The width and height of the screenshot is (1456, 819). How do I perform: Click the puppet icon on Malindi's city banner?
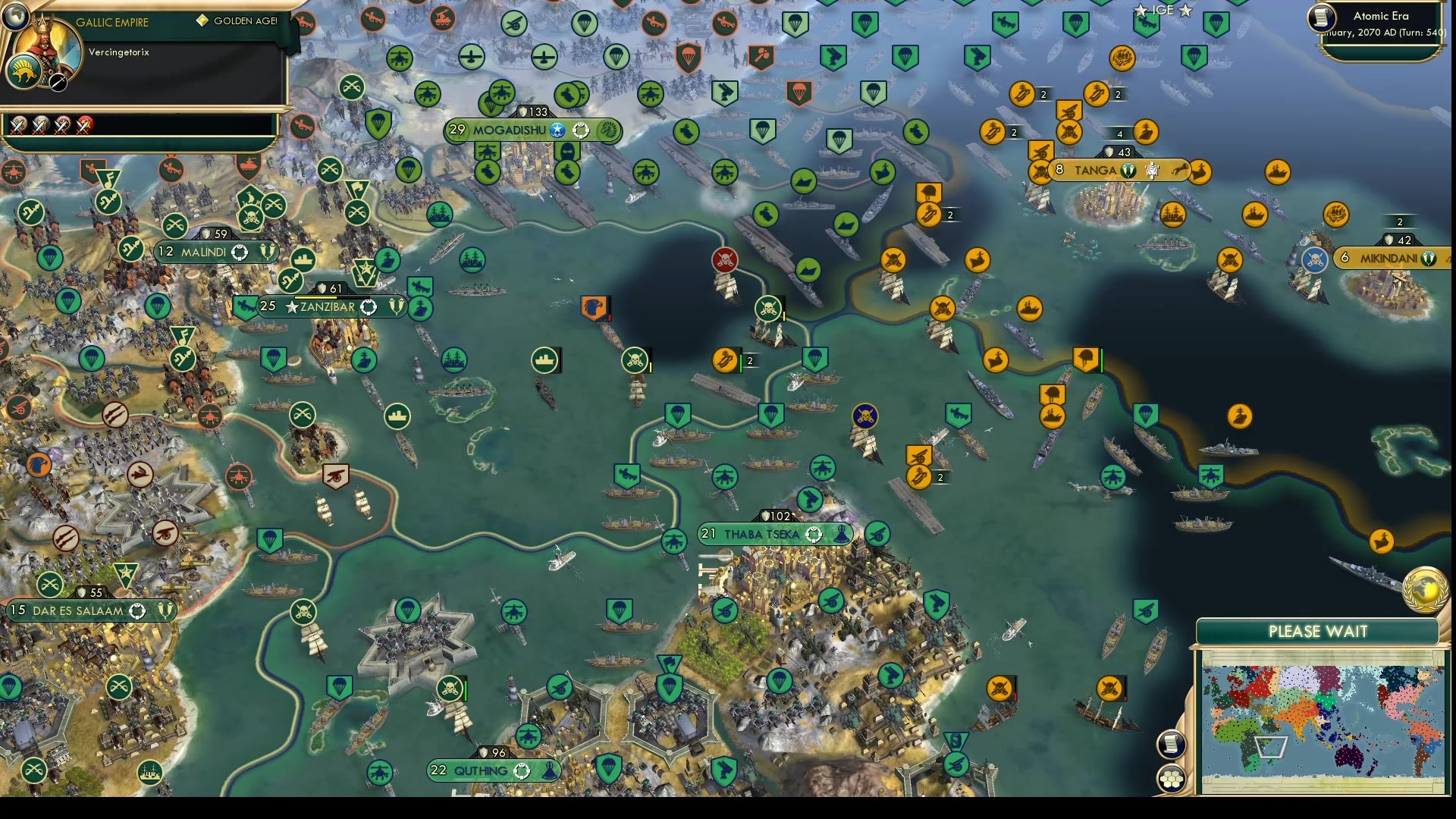point(241,253)
